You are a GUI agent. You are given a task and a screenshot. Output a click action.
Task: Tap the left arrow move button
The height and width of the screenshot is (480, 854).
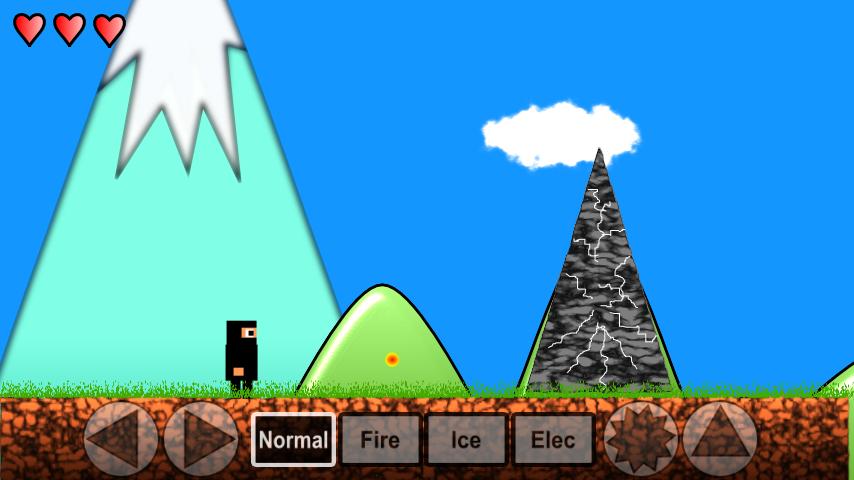(x=121, y=438)
